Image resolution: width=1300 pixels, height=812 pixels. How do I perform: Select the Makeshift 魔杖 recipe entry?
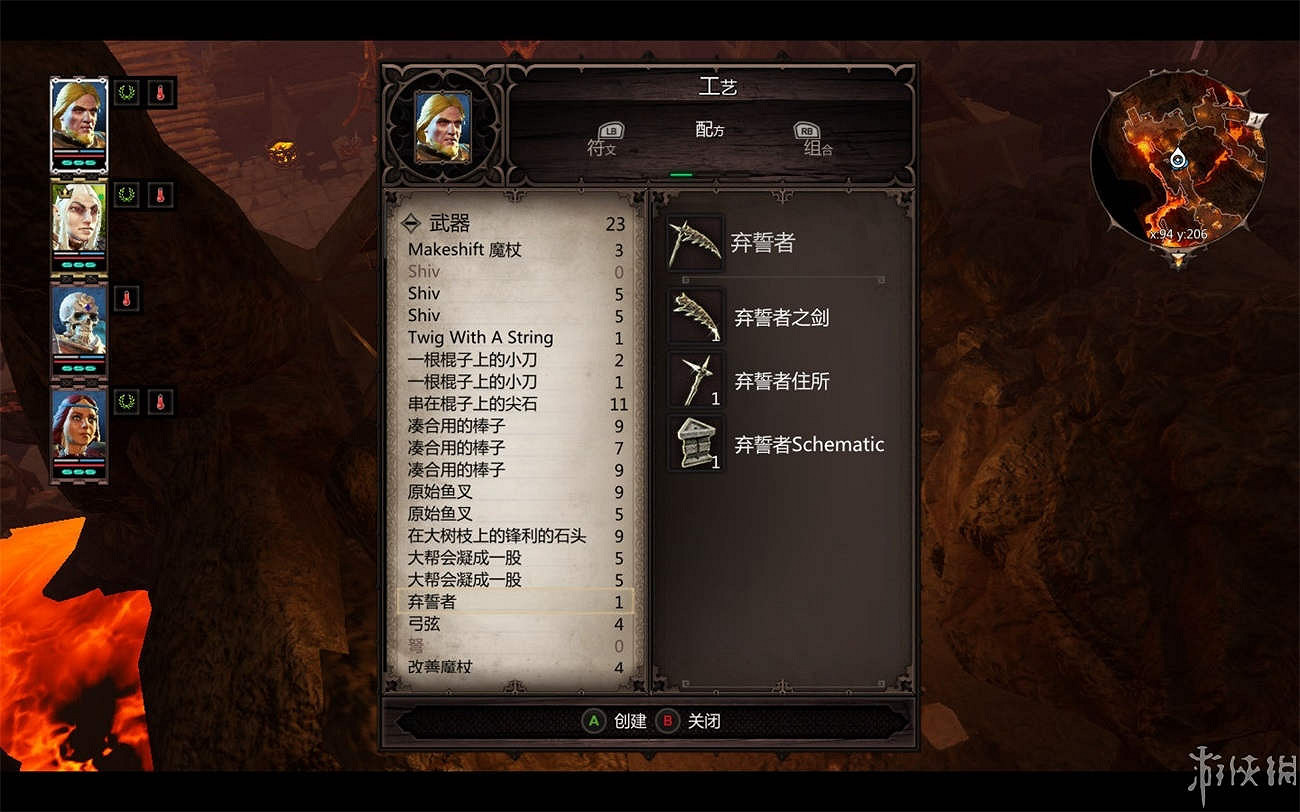(x=465, y=249)
